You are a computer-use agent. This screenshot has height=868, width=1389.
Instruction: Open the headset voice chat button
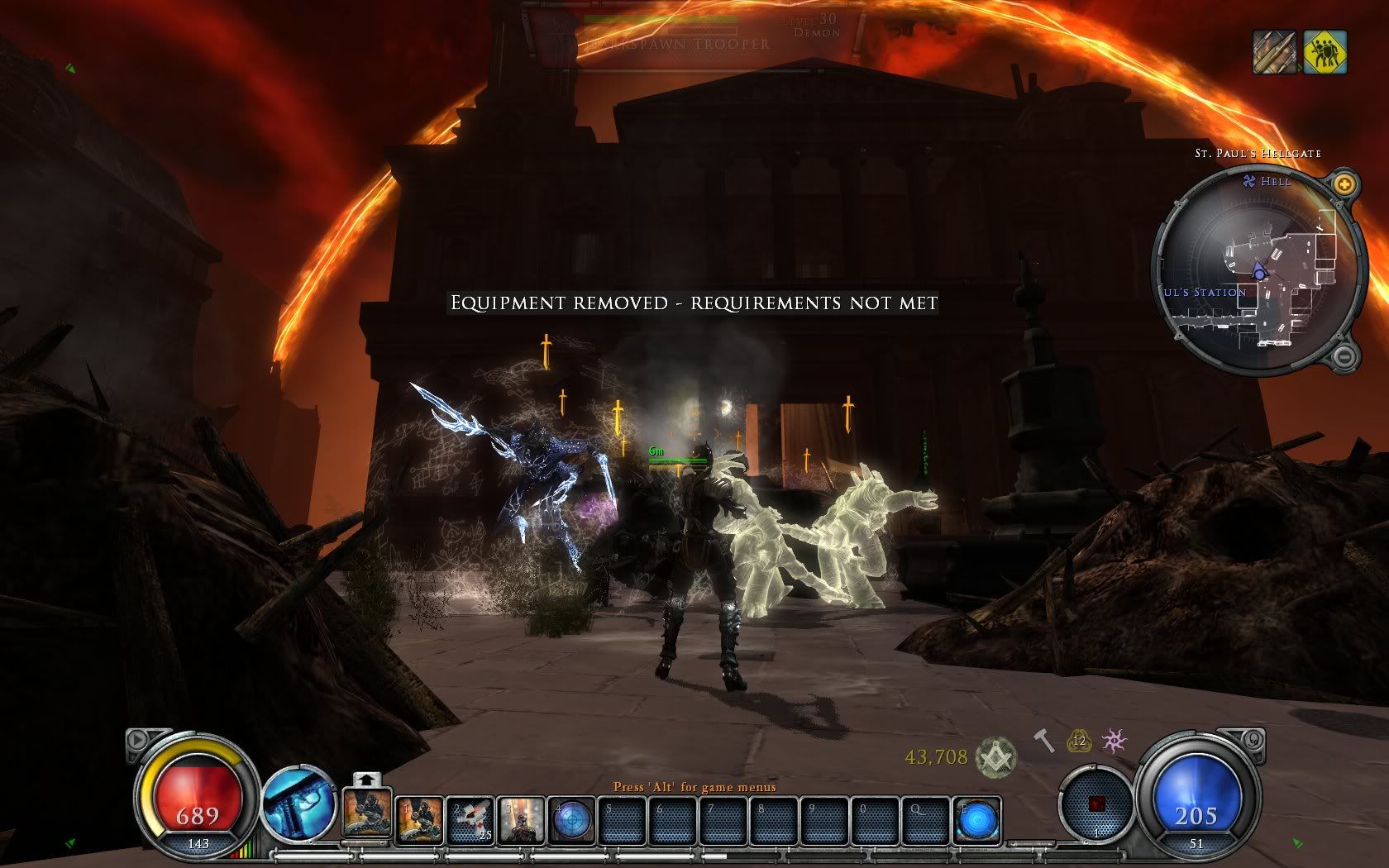click(x=1253, y=737)
